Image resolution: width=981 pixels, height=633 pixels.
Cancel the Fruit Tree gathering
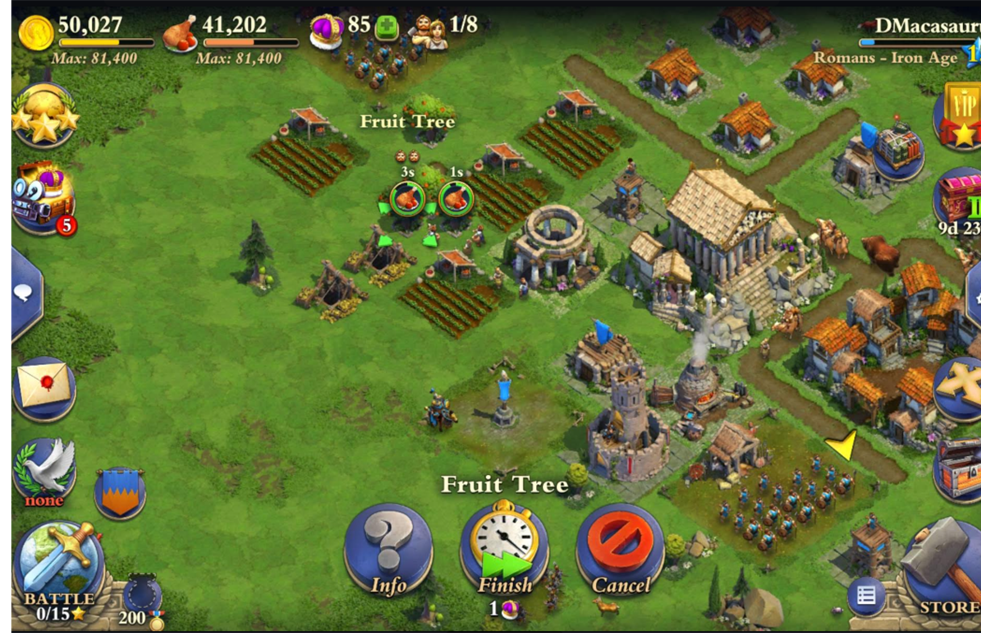coord(620,548)
